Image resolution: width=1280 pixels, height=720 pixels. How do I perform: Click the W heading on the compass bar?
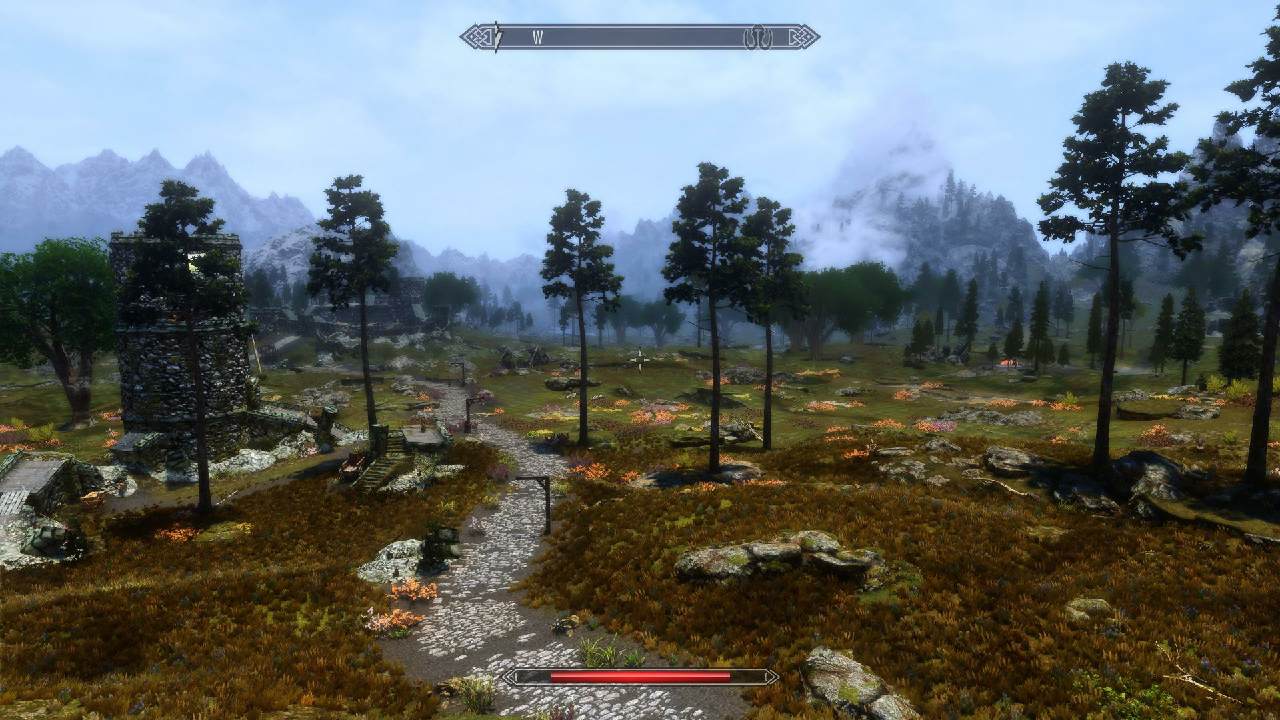538,38
